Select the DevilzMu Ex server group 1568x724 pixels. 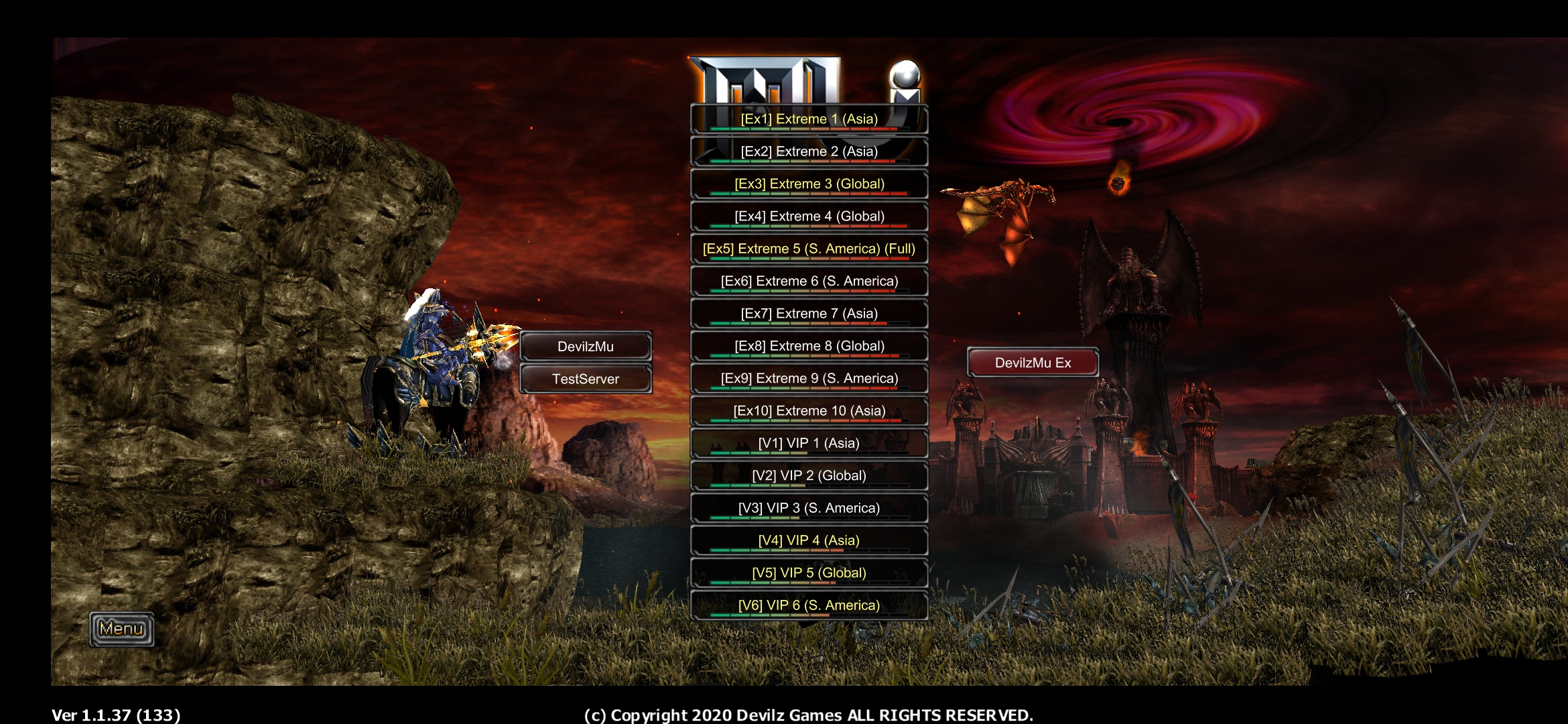(1033, 363)
